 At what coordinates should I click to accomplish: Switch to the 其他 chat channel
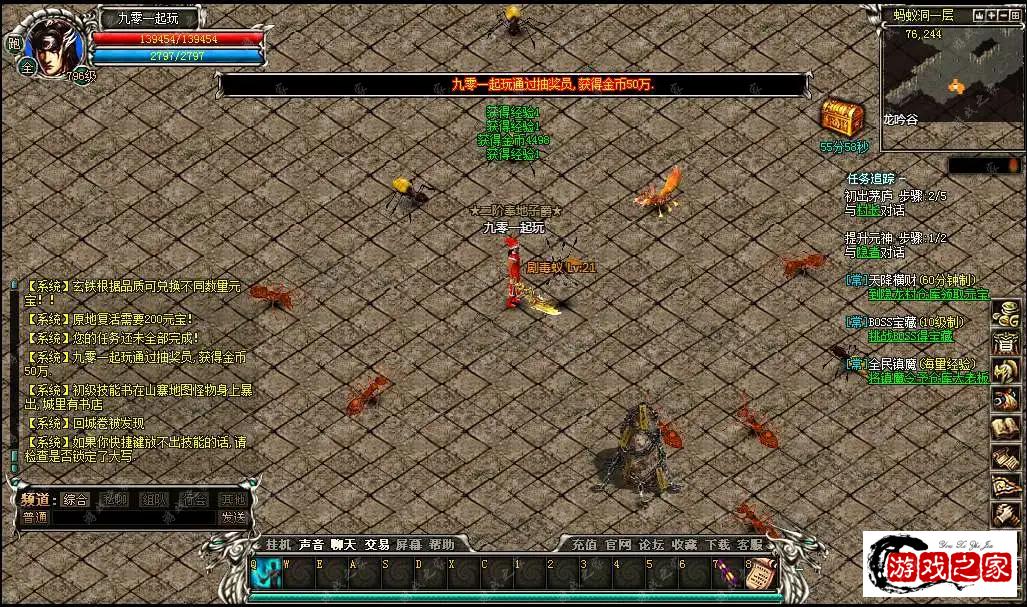pos(233,499)
